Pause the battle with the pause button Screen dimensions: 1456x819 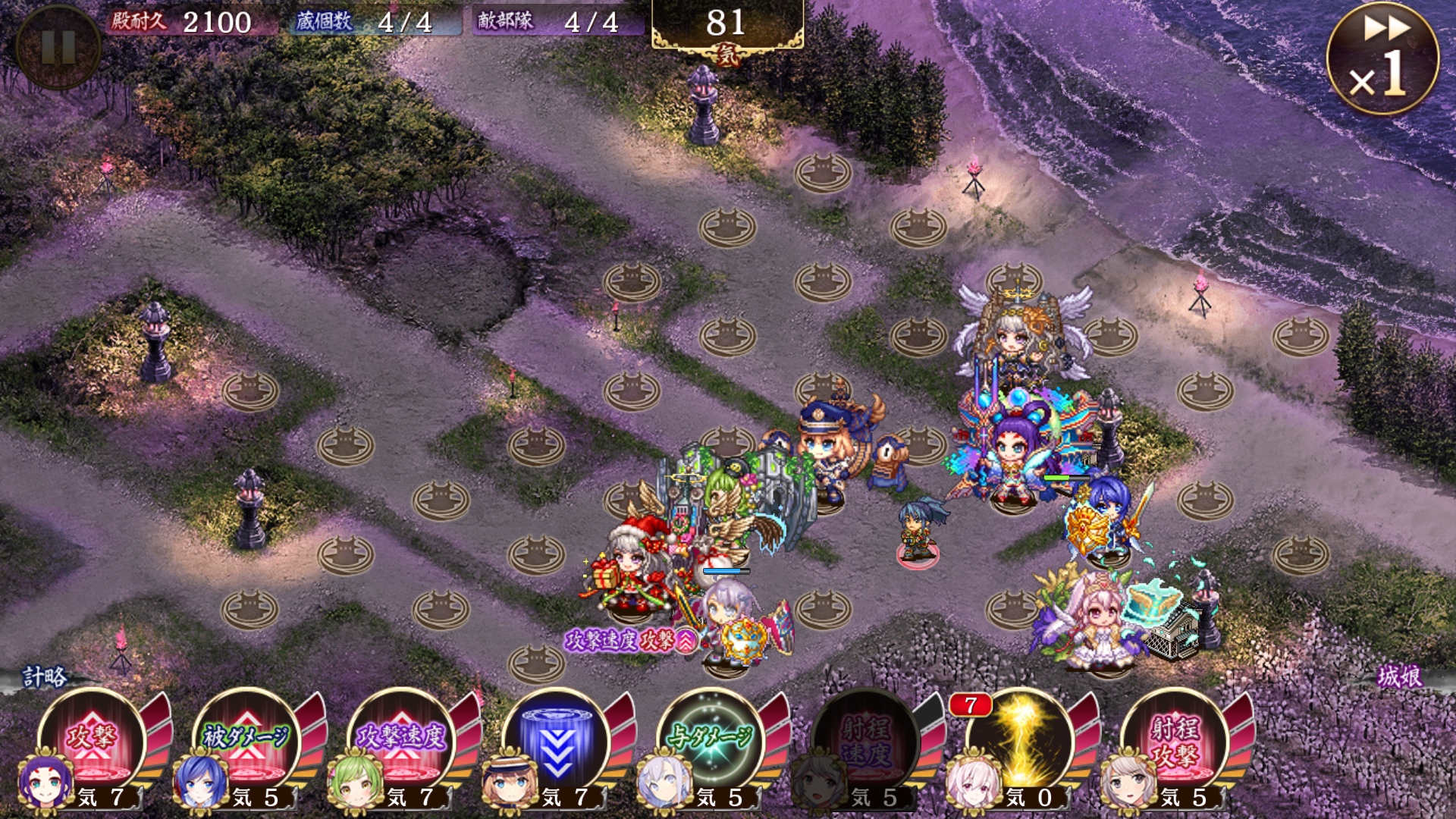pos(58,47)
